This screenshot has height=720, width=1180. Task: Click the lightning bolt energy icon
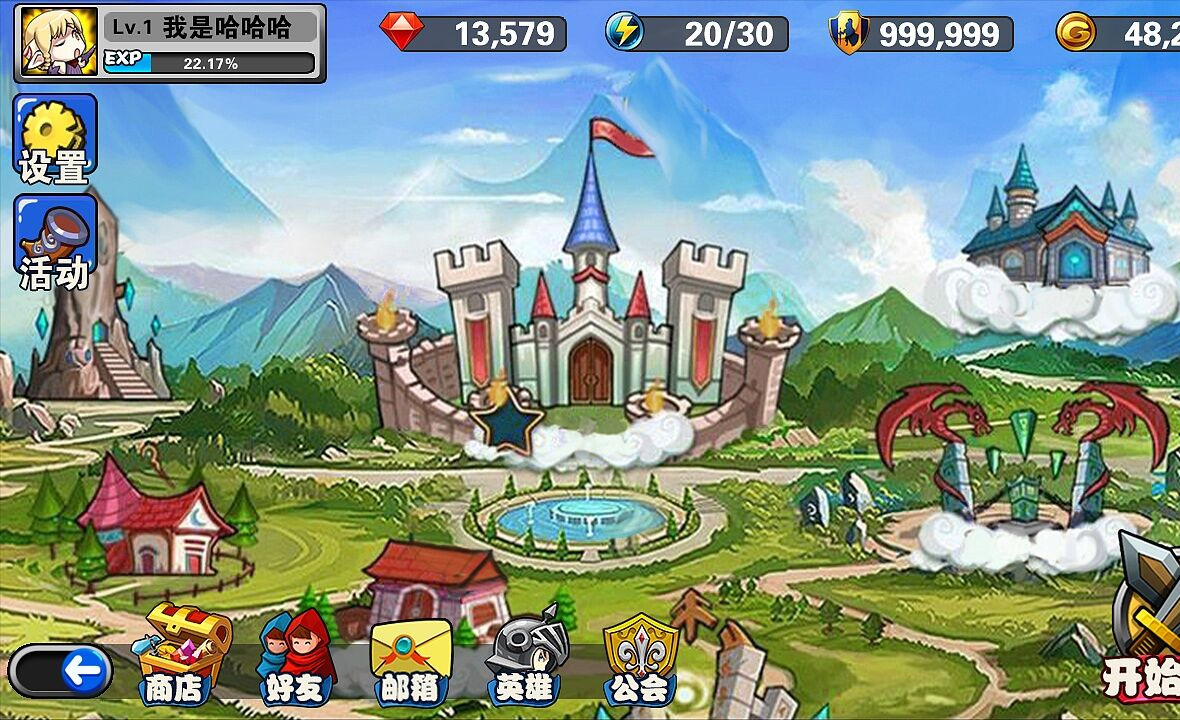[x=624, y=32]
